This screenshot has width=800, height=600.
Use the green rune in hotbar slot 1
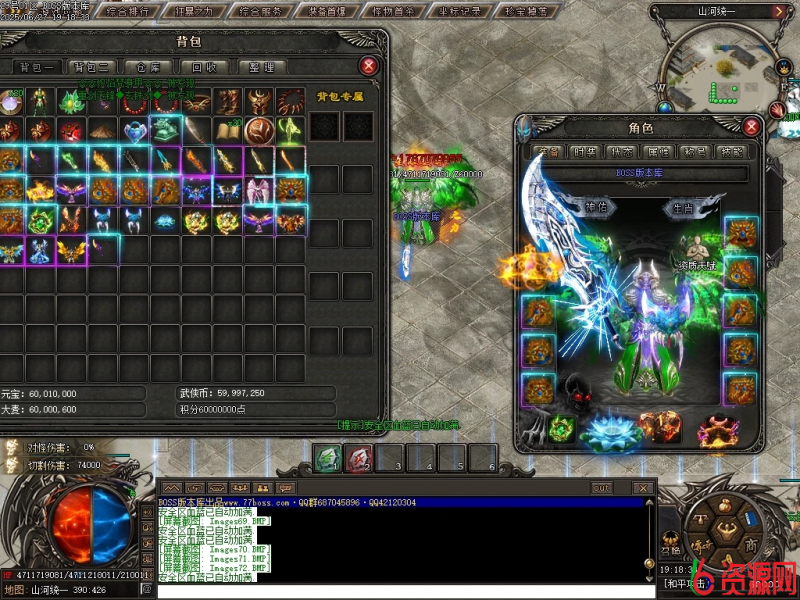click(x=328, y=459)
